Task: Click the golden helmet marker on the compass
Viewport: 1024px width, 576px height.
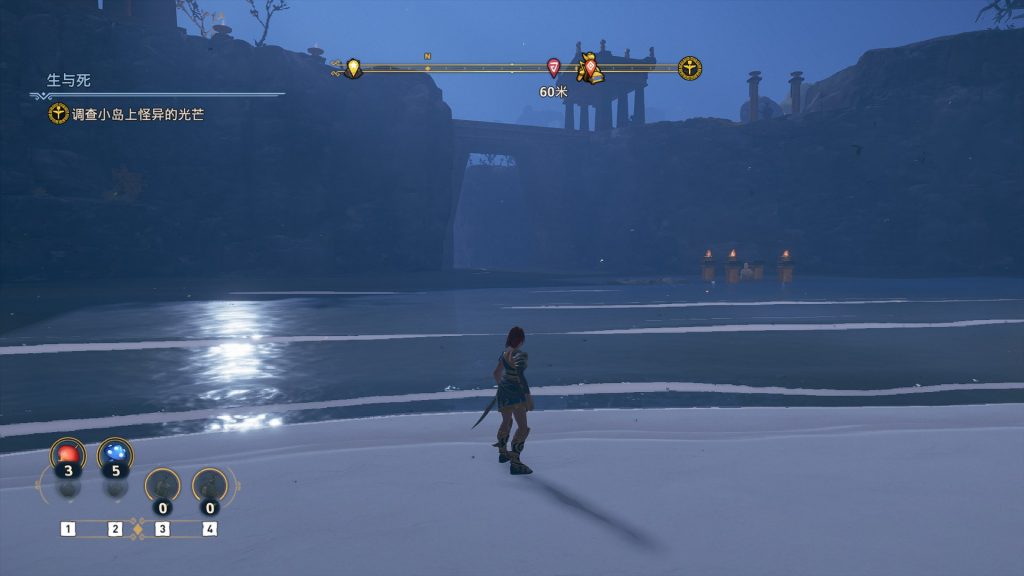Action: (591, 68)
